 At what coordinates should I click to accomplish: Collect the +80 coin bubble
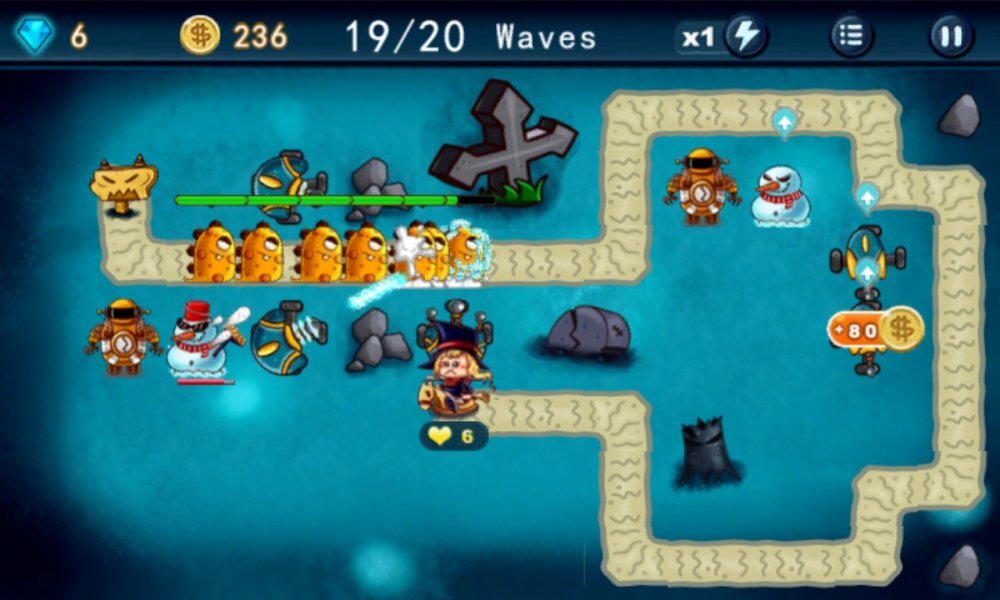point(875,328)
